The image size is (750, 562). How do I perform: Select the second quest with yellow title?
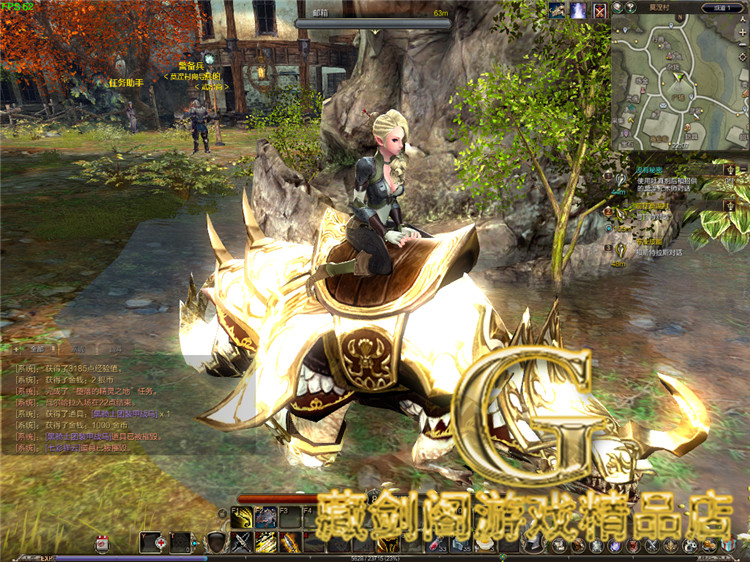click(x=652, y=207)
